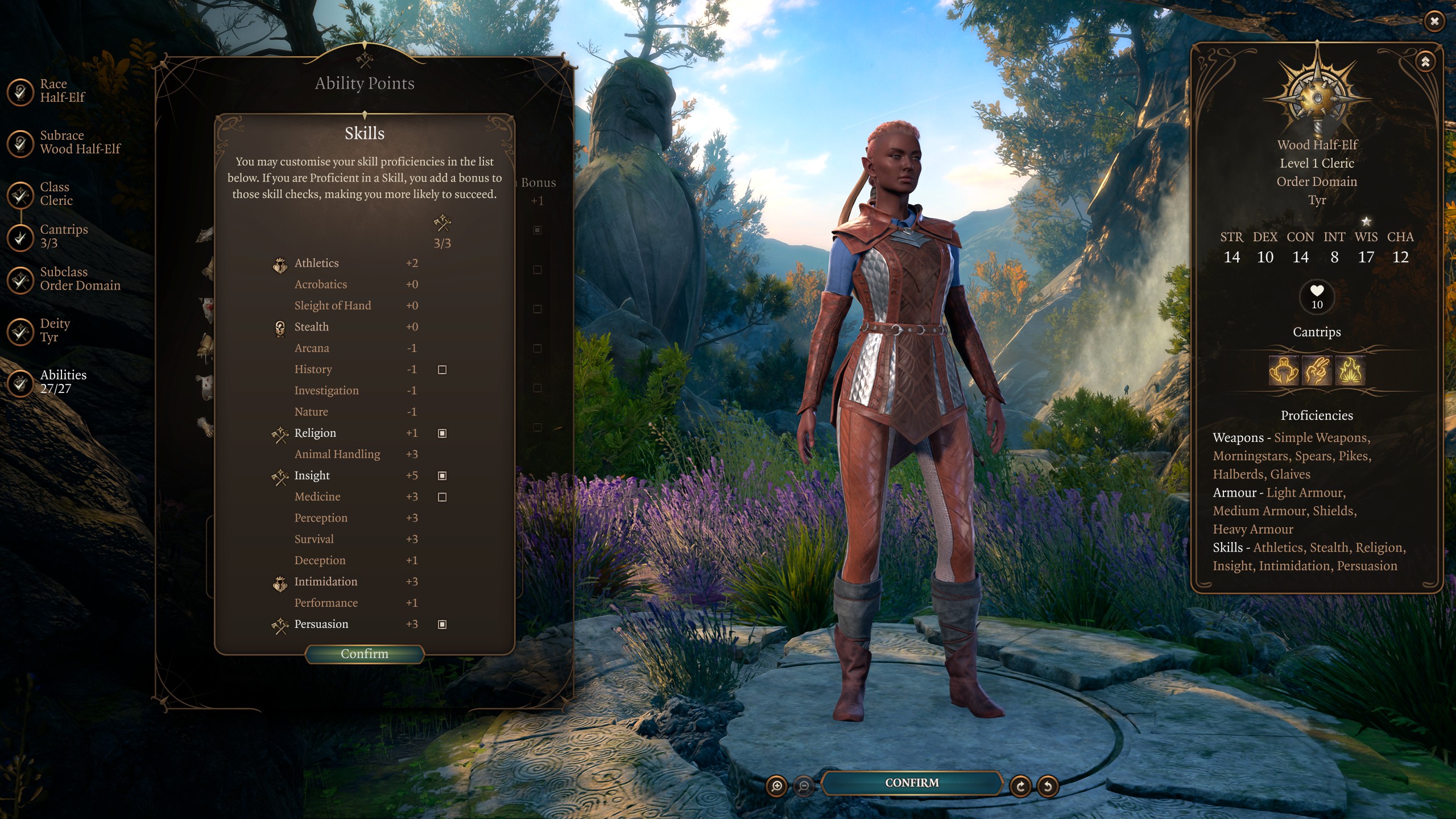This screenshot has height=819, width=1456.
Task: Zoom in on the character model
Action: click(777, 786)
